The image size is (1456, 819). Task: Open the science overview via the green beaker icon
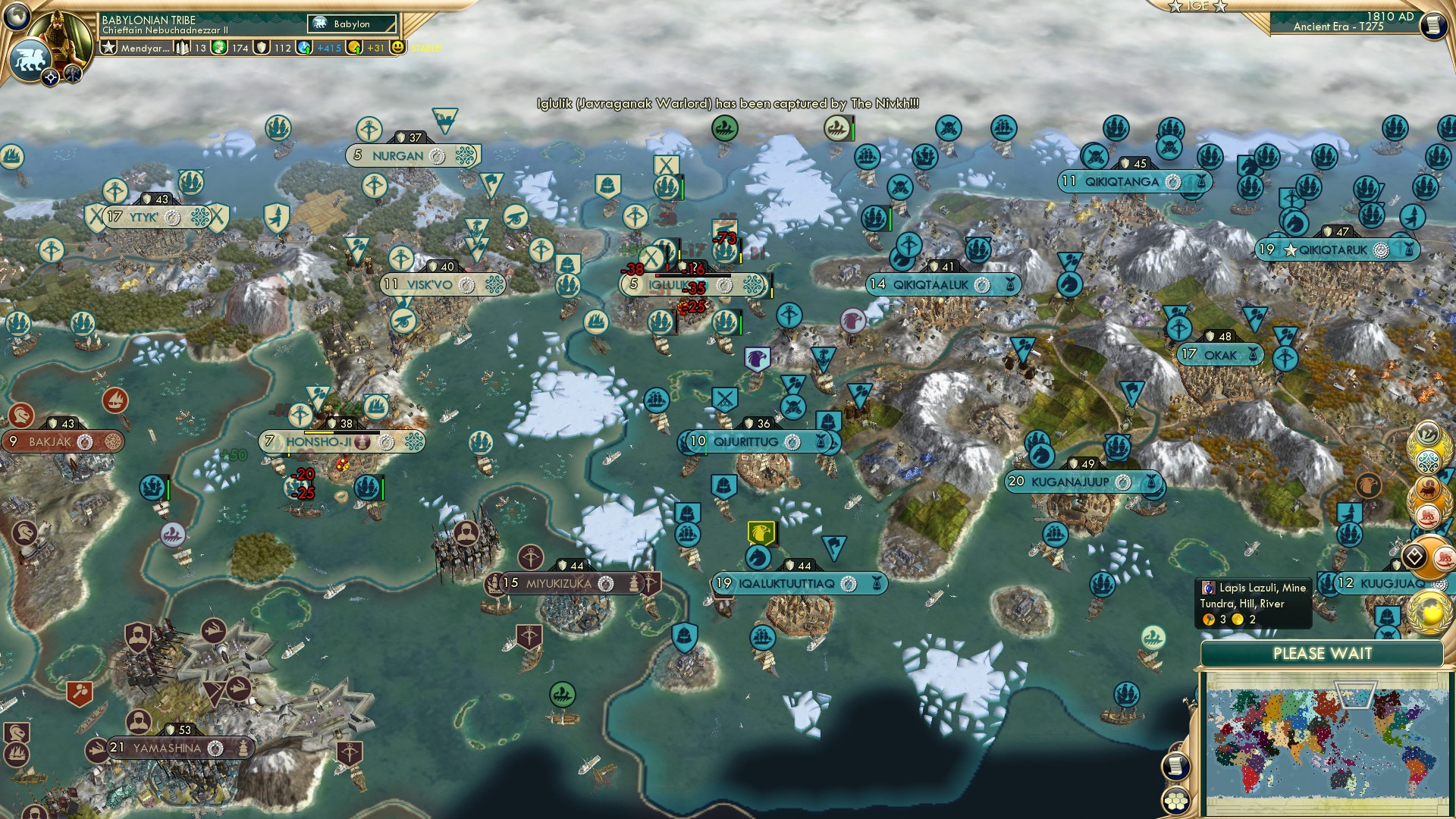click(219, 50)
